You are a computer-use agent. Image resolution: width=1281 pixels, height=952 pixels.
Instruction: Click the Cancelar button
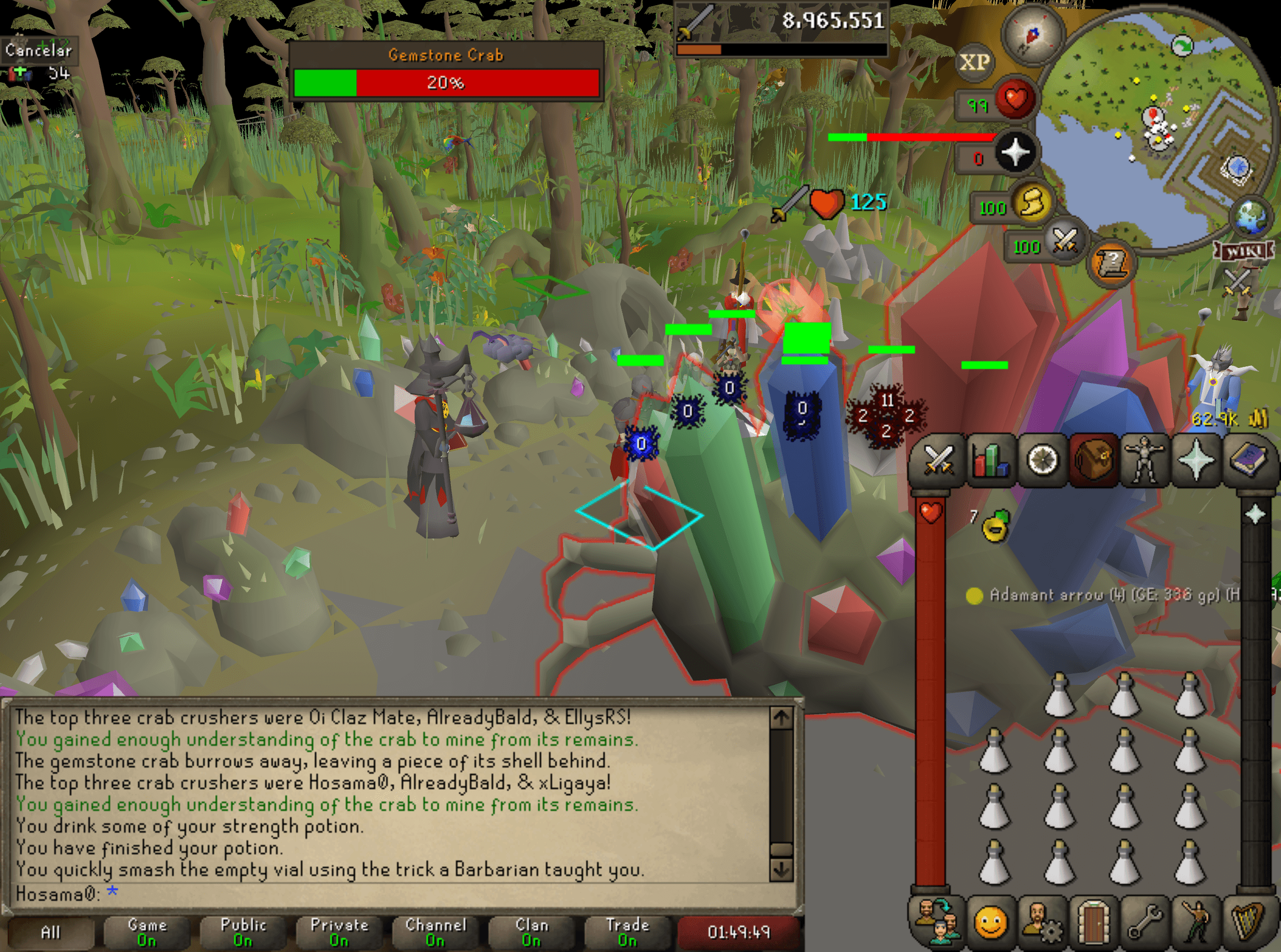point(38,51)
